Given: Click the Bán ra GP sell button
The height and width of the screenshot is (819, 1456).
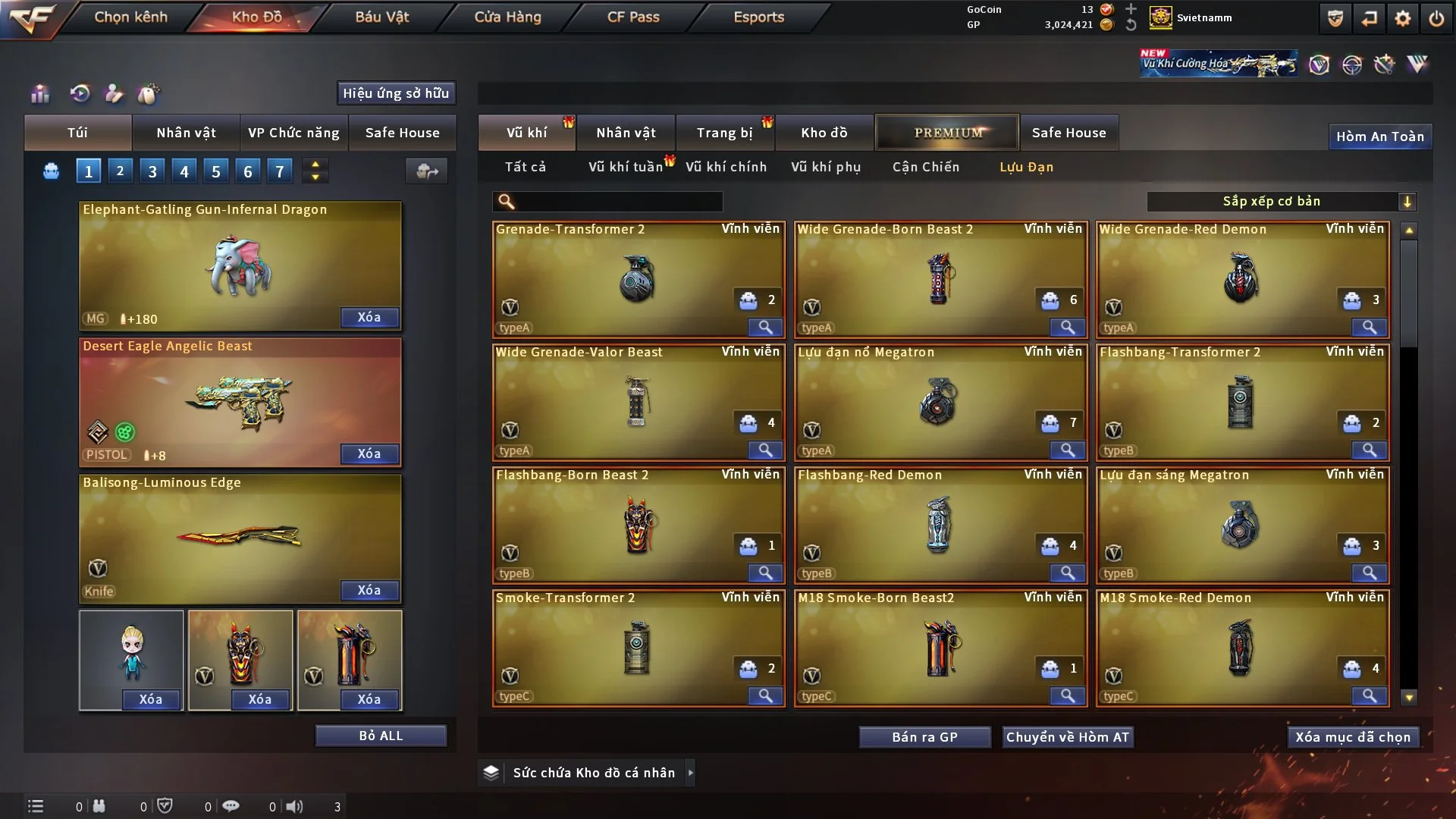Looking at the screenshot, I should click(924, 737).
